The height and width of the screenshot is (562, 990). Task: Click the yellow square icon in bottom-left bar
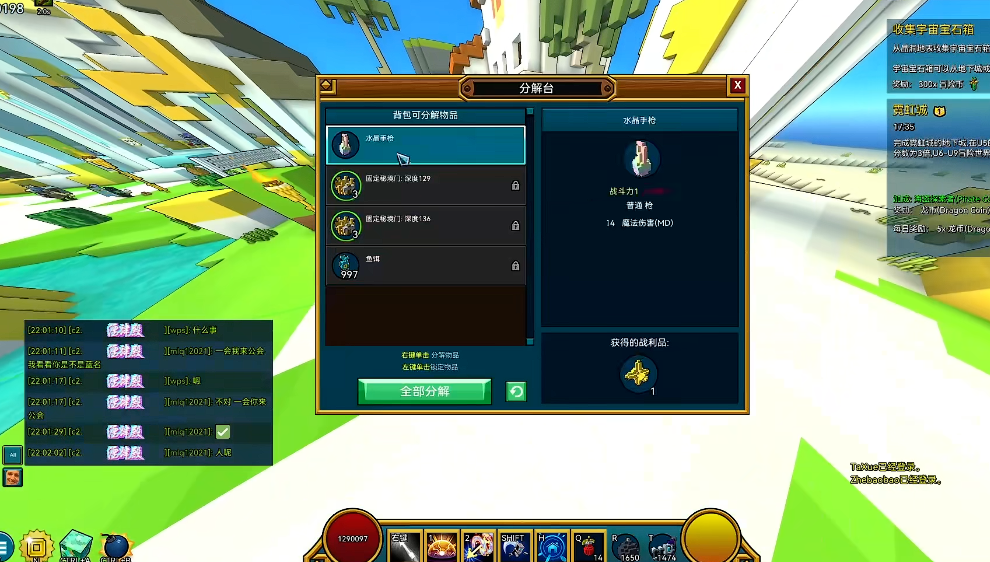pos(36,547)
